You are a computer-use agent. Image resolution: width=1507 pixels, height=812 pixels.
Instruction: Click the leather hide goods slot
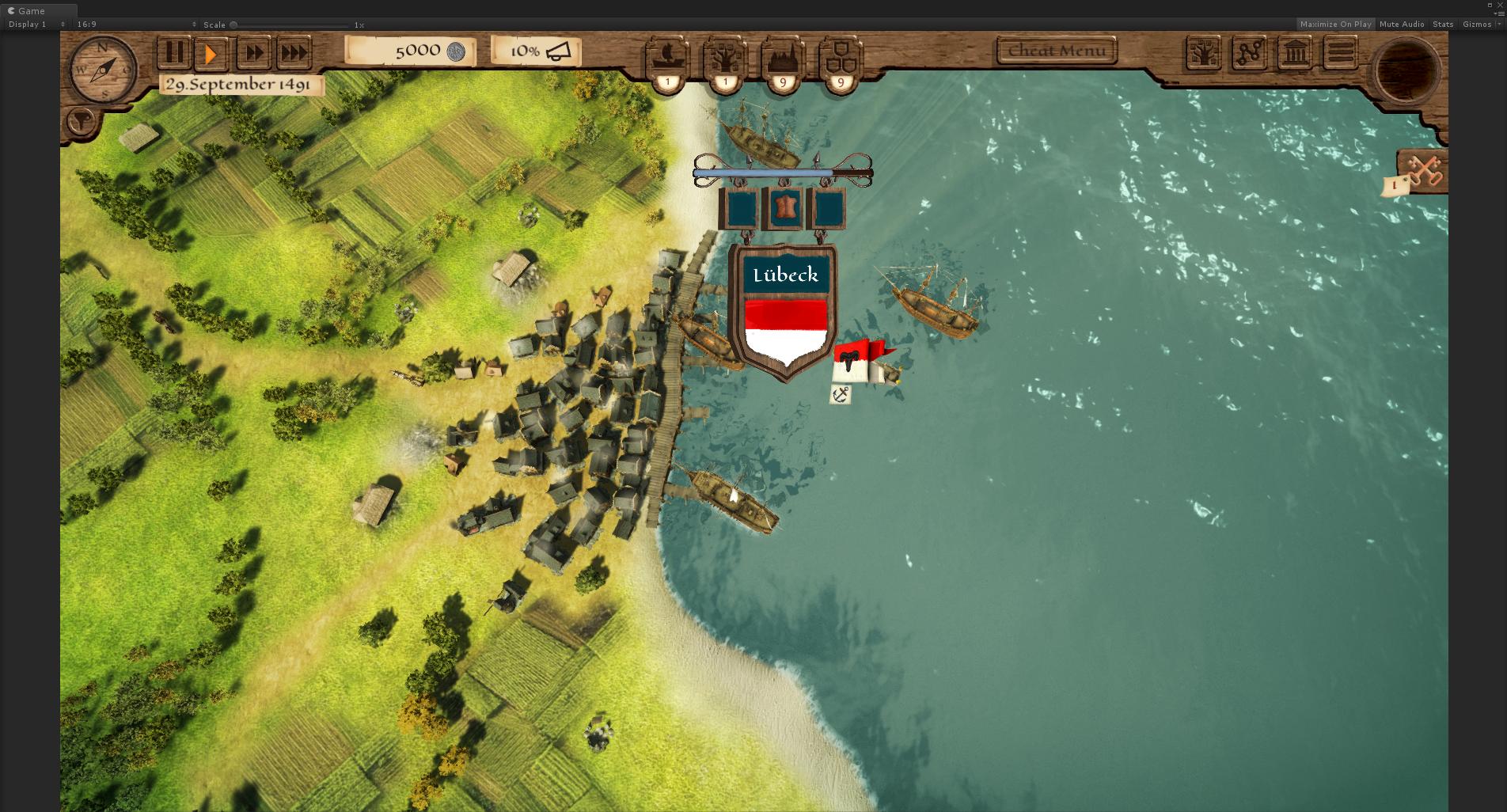[783, 209]
